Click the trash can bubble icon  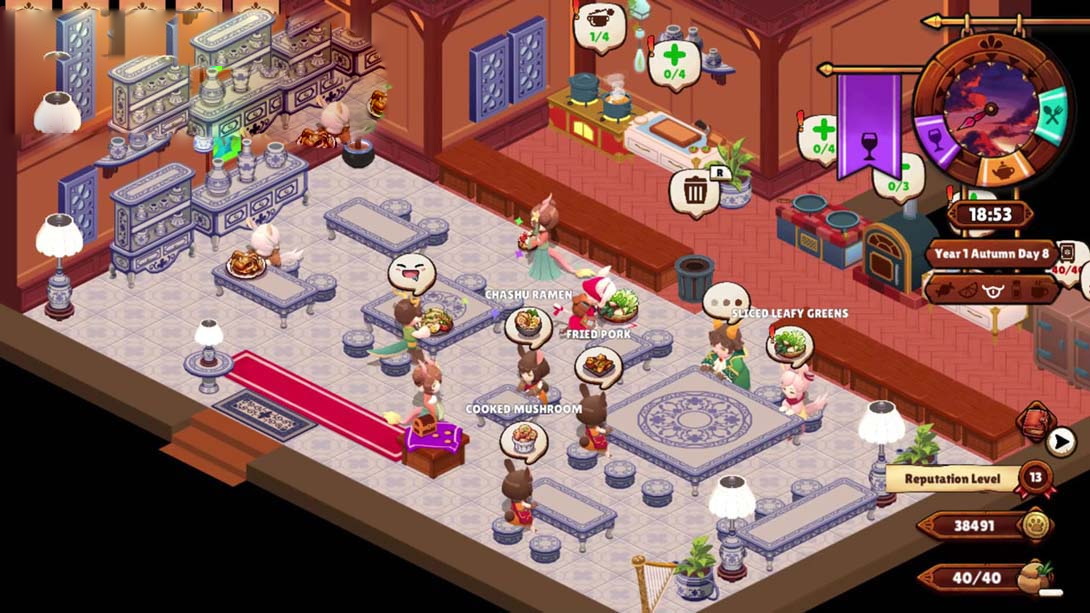(x=694, y=189)
